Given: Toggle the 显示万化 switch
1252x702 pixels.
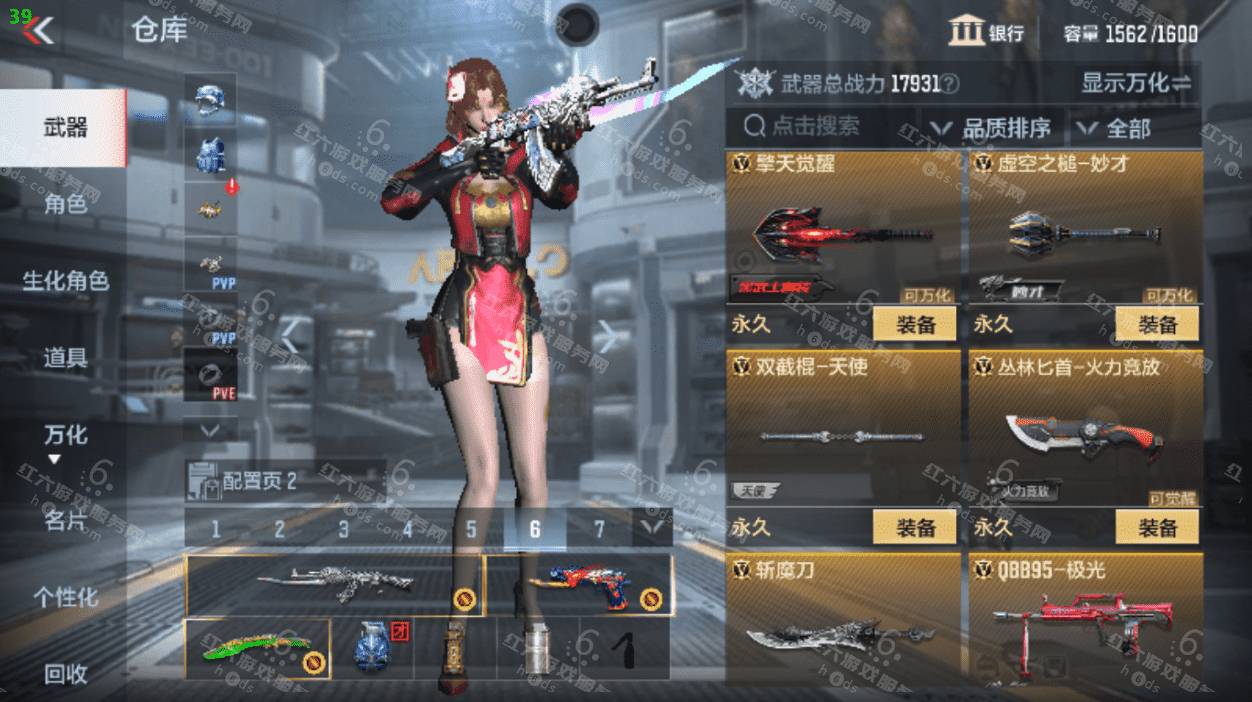Looking at the screenshot, I should [x=1136, y=83].
